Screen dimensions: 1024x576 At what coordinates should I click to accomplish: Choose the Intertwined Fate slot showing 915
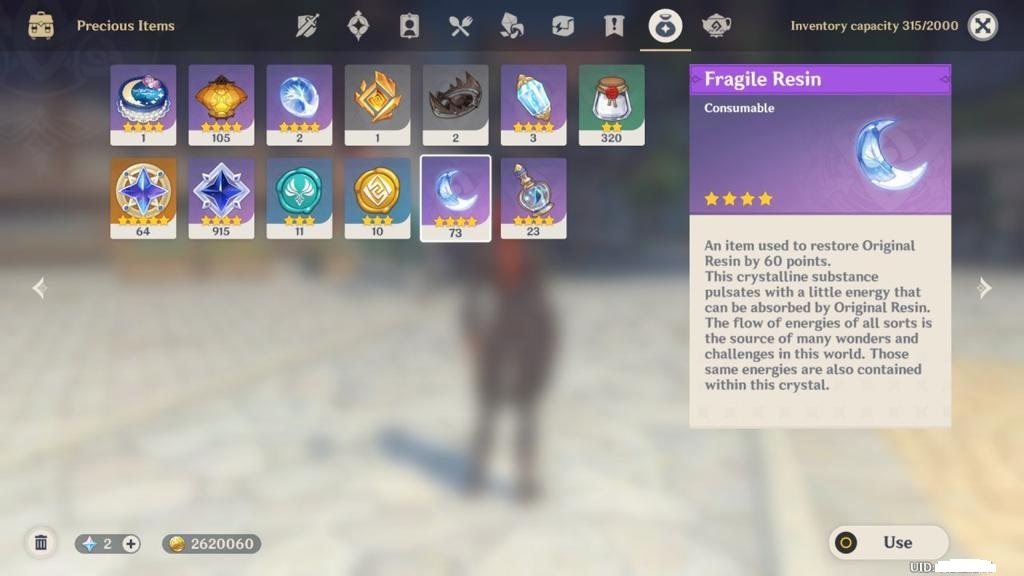[221, 197]
